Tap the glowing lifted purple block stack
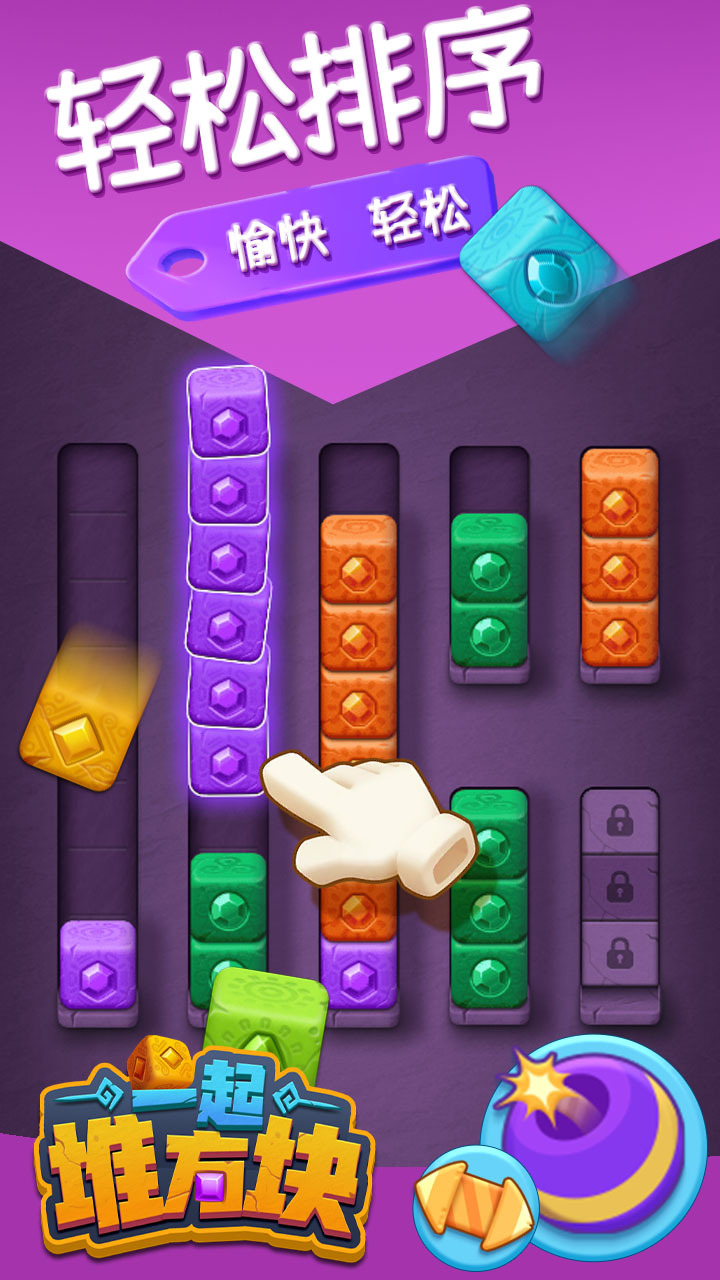The height and width of the screenshot is (1280, 720). click(x=228, y=580)
